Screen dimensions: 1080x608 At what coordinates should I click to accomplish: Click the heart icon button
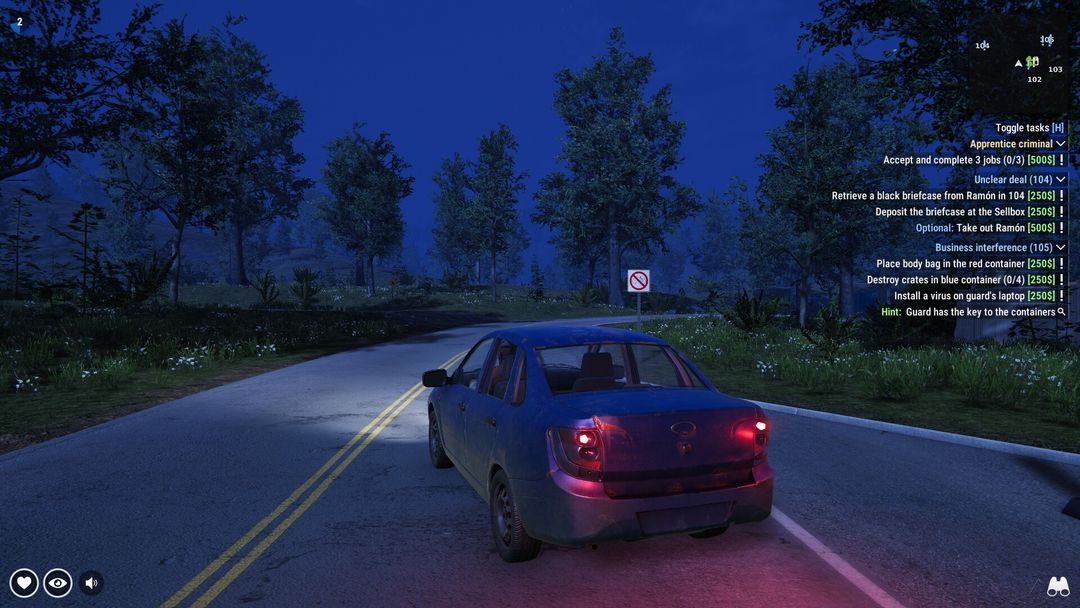click(24, 583)
